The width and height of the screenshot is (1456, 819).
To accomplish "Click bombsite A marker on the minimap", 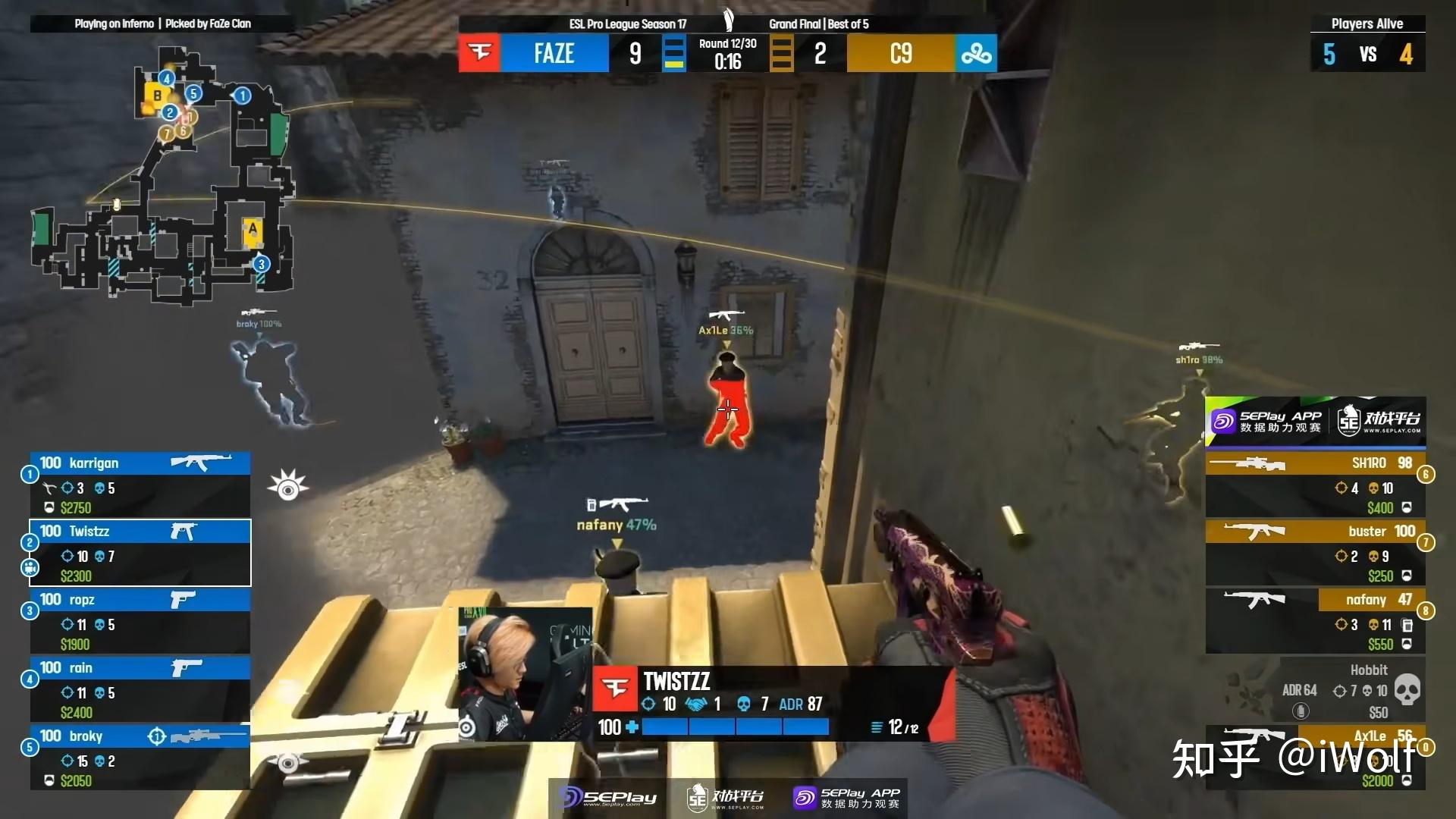I will click(x=253, y=230).
